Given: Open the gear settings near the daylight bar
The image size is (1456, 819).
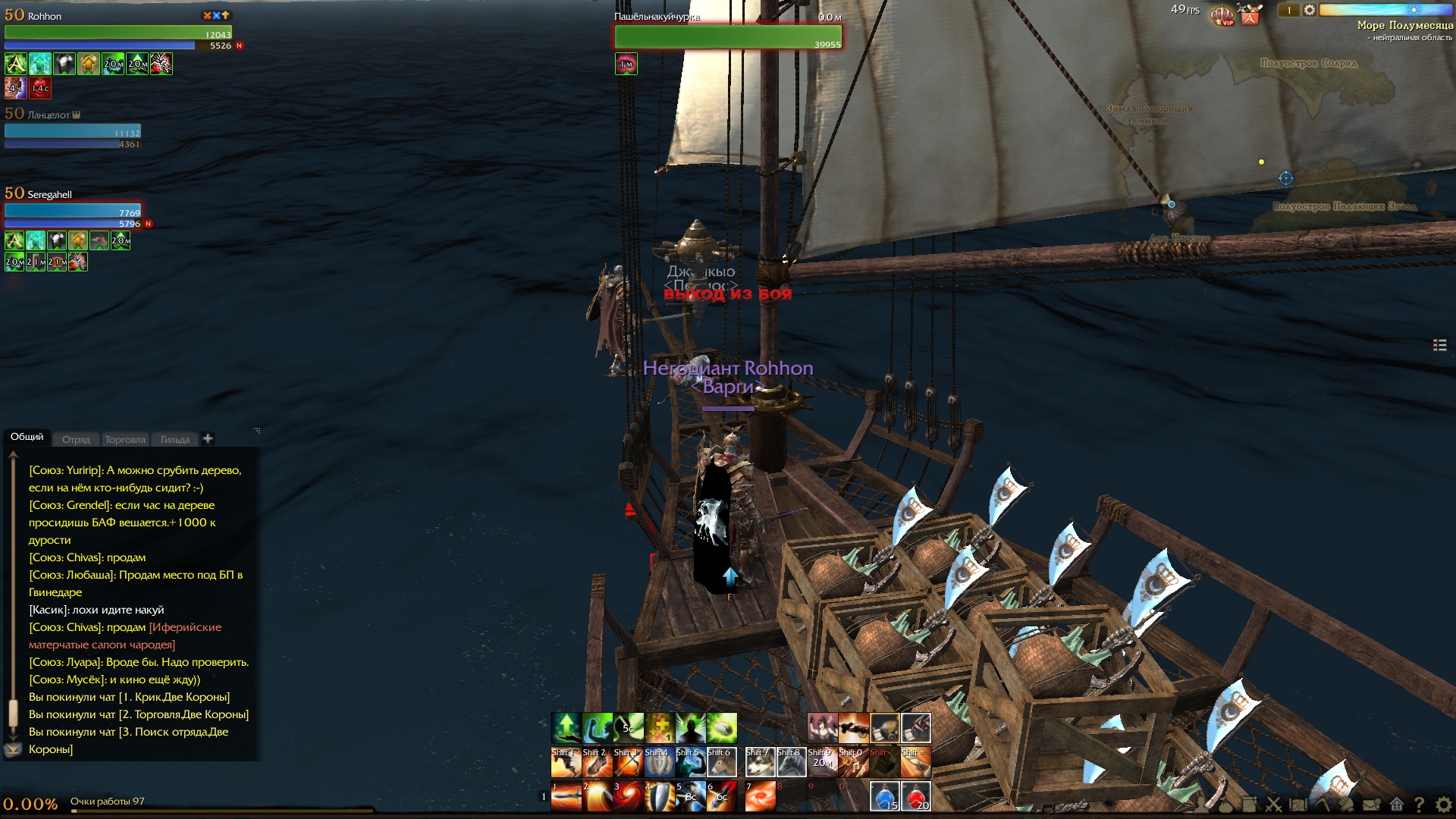Looking at the screenshot, I should (1310, 11).
